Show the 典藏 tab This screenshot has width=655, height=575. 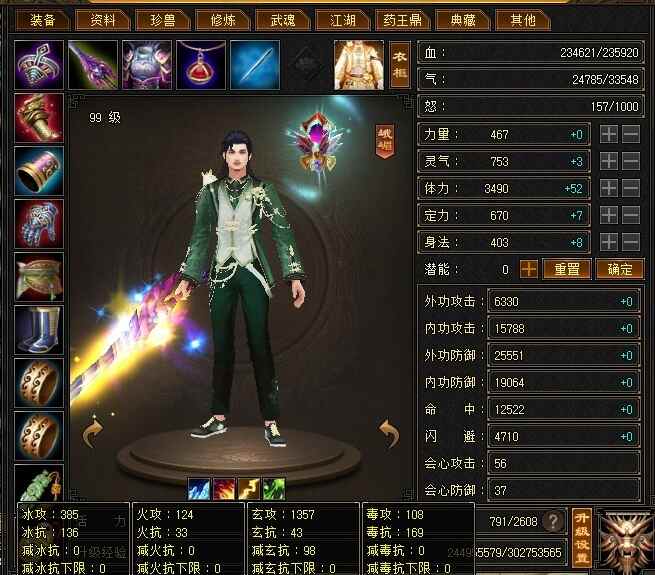[462, 20]
